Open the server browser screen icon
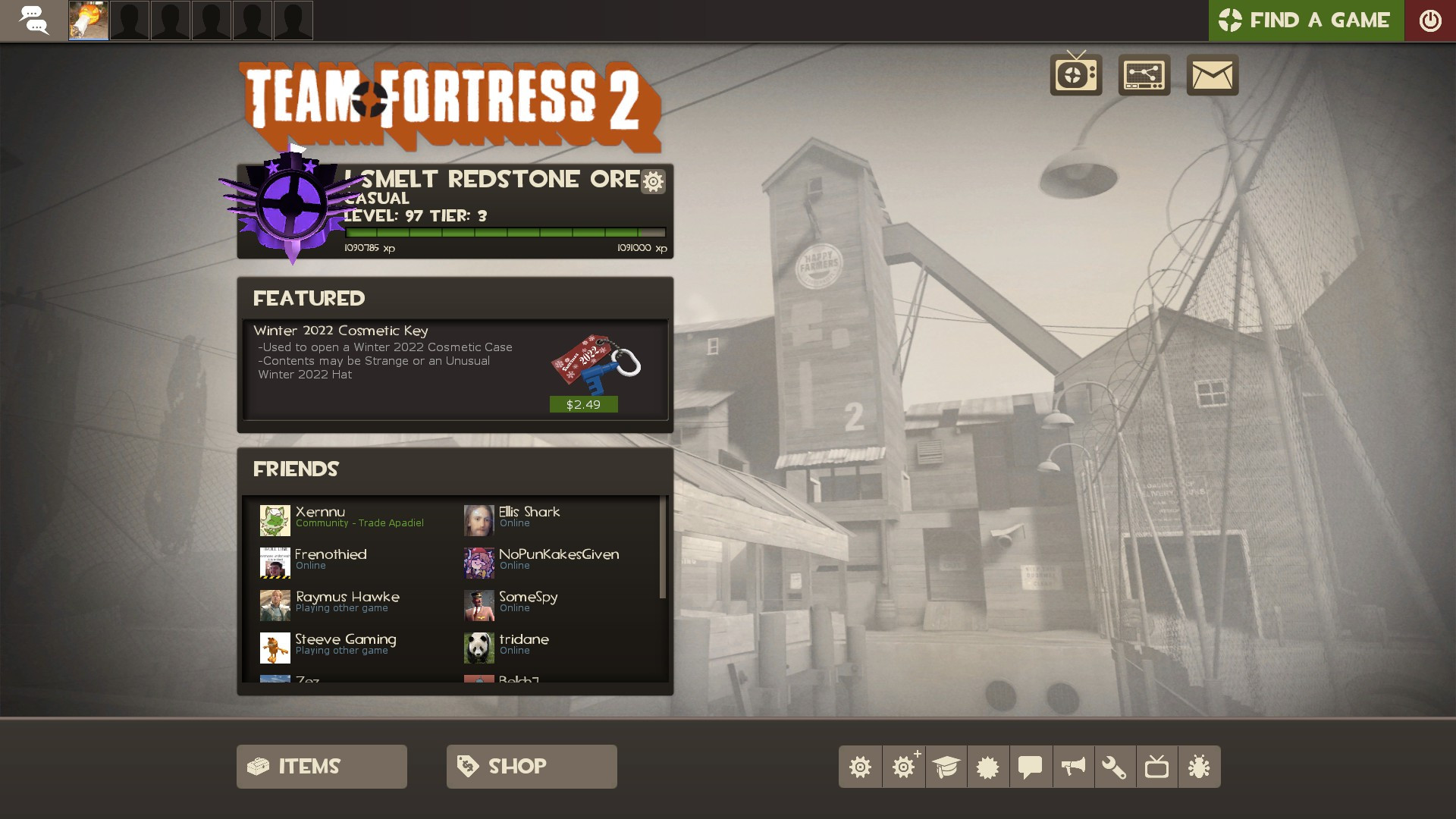The width and height of the screenshot is (1456, 819). pos(1144,75)
